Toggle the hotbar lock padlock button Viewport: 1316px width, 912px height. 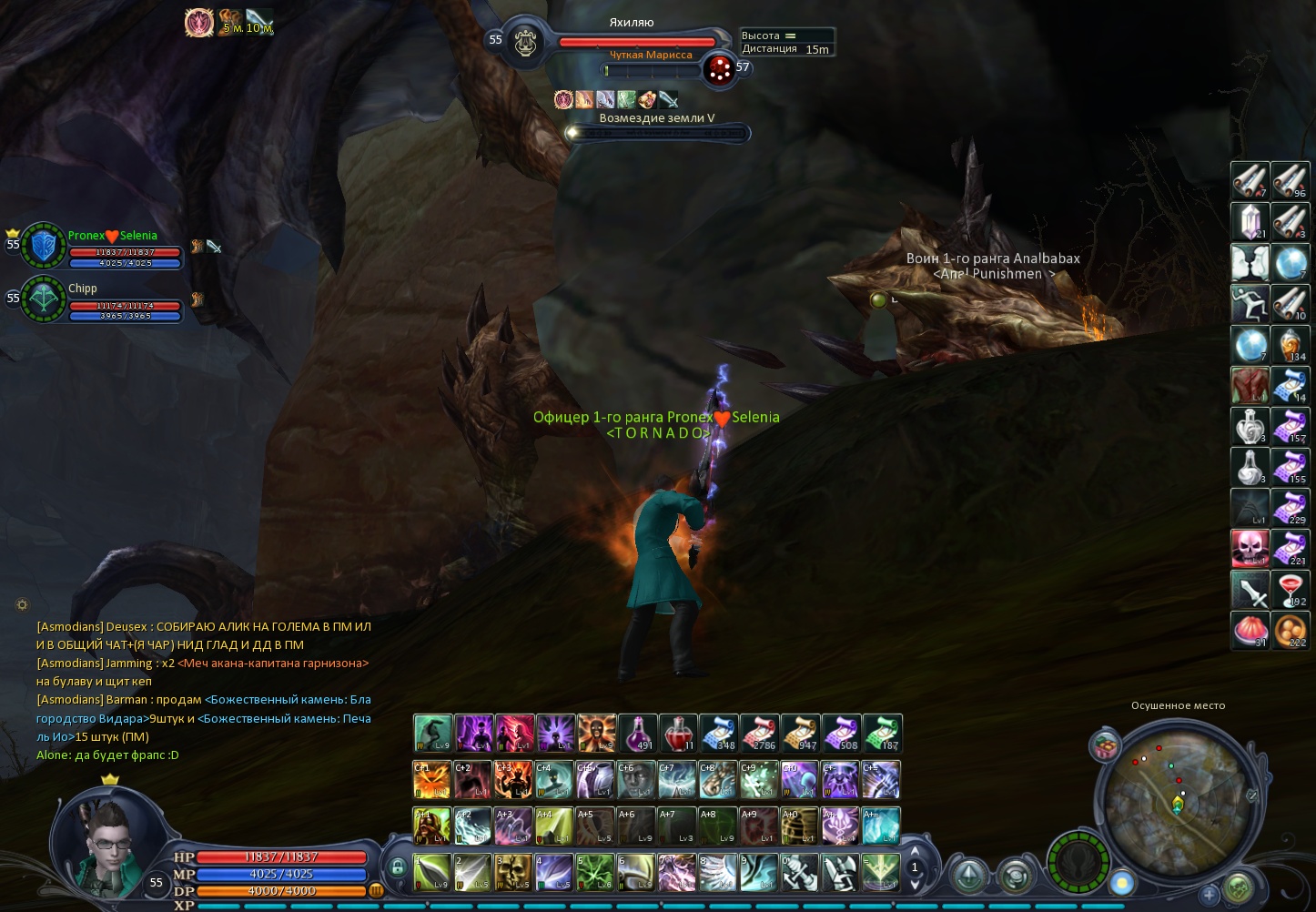pyautogui.click(x=397, y=866)
